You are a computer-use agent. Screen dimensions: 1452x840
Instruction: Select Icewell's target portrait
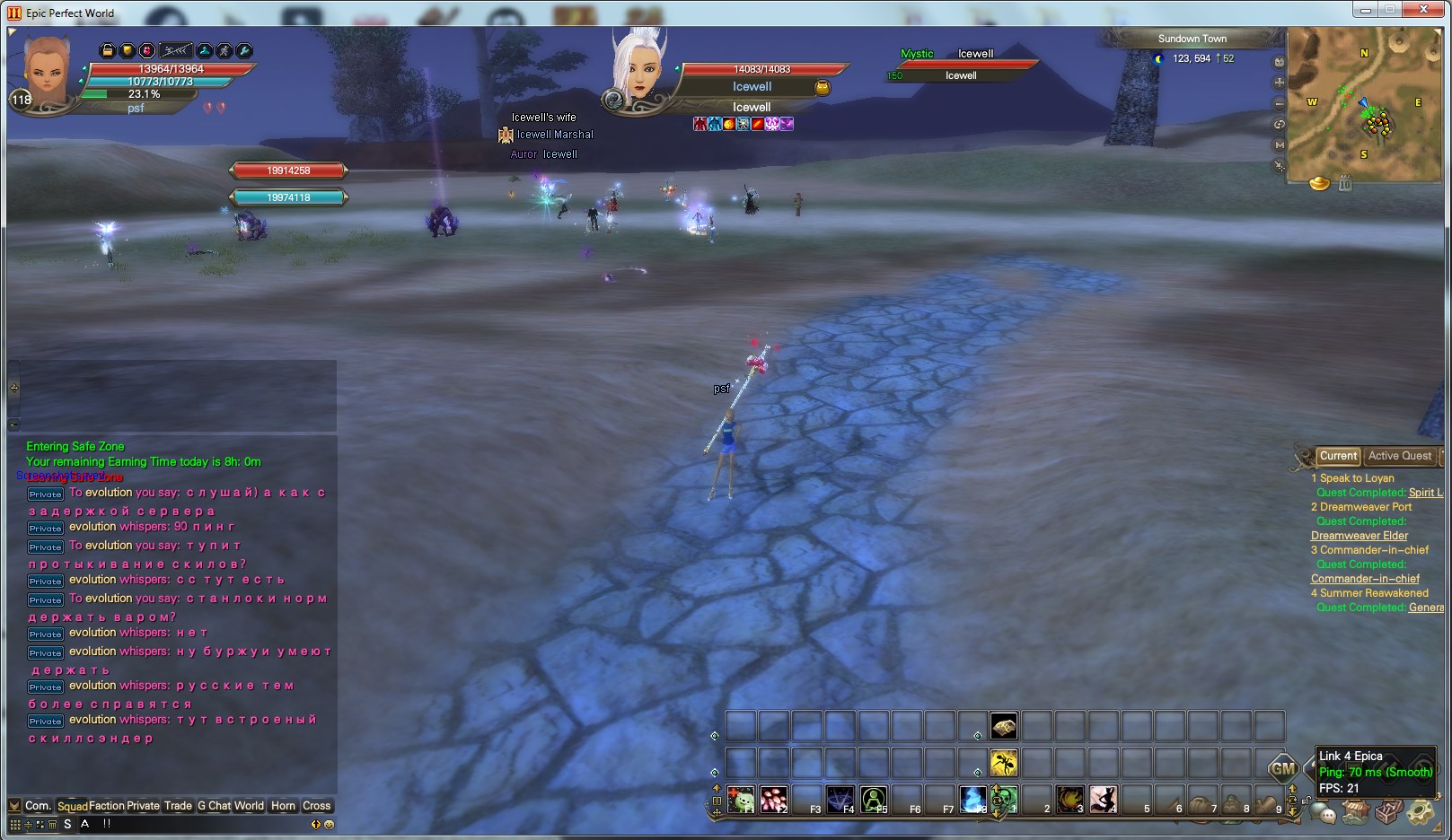point(639,70)
